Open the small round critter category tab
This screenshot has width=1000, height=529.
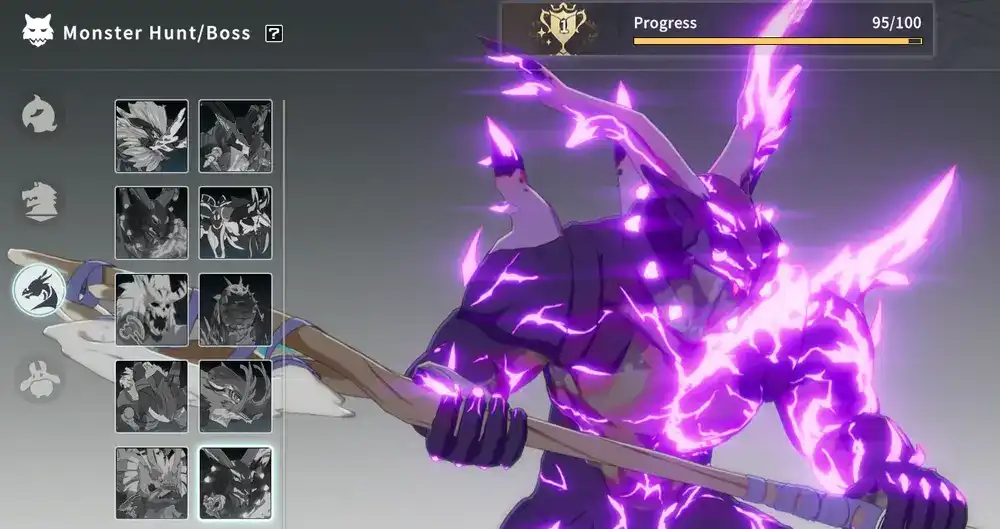tap(40, 378)
